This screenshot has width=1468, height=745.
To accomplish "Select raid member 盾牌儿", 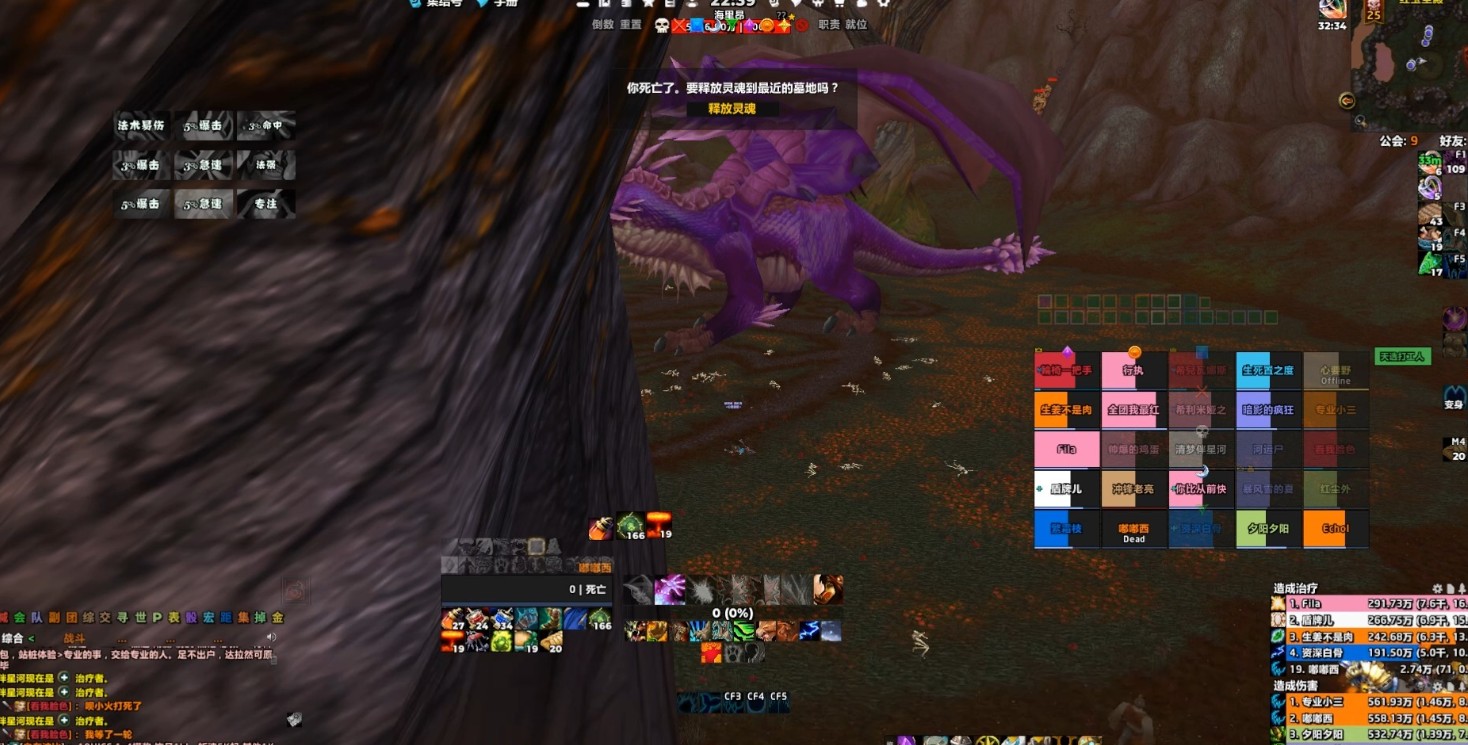I will point(1066,489).
